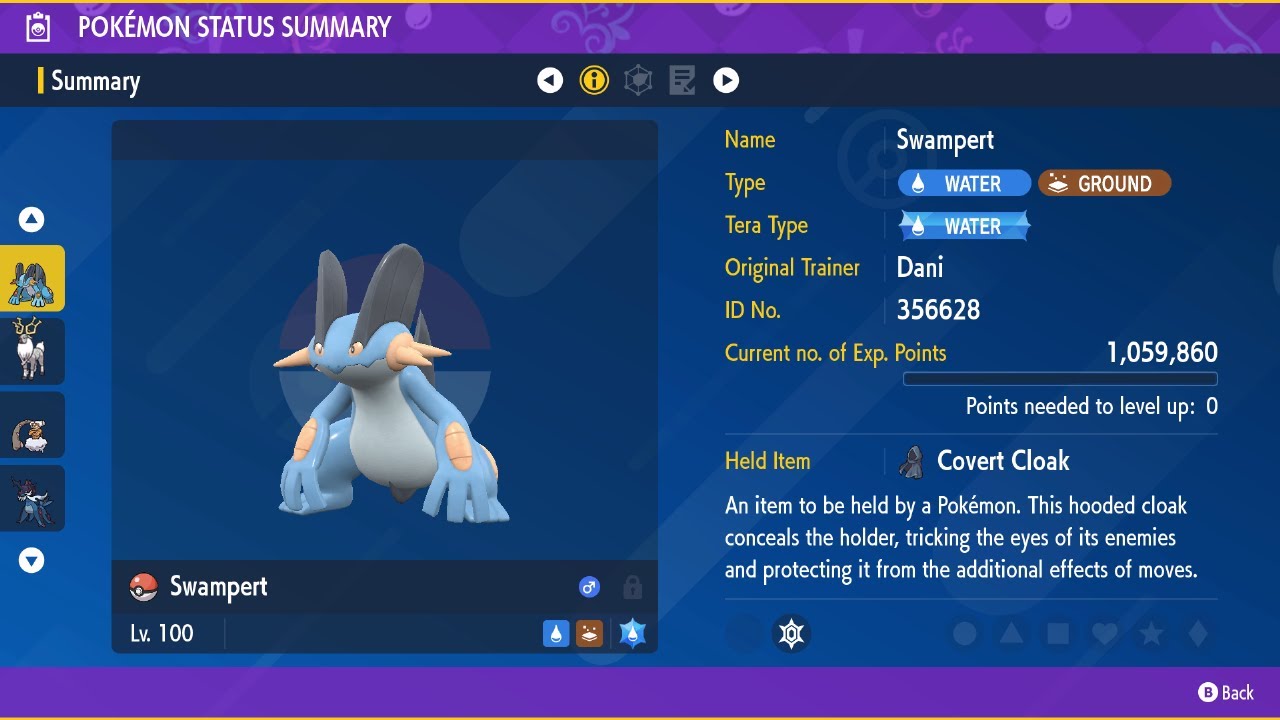
Task: Click the experience progress bar
Action: click(1060, 379)
